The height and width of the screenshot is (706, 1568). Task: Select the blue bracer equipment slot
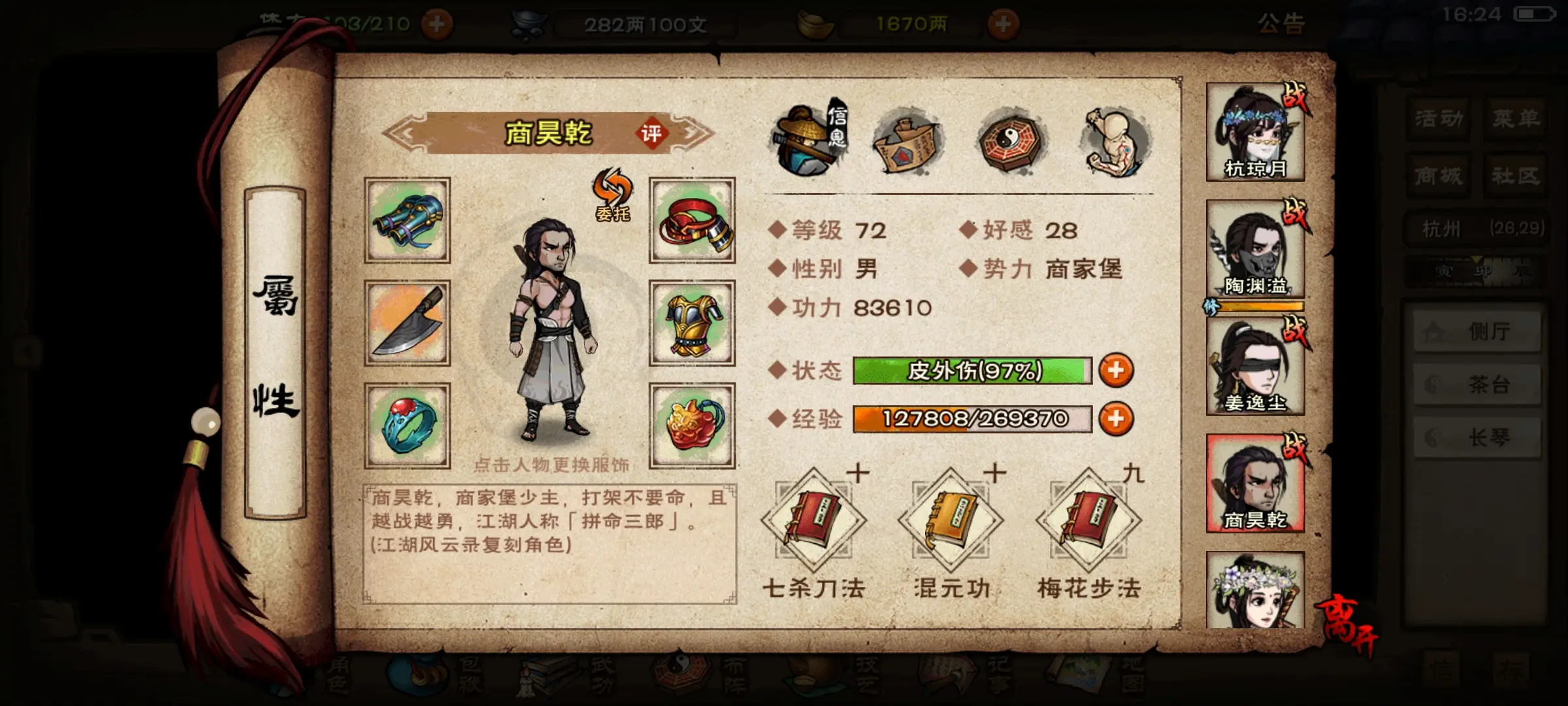coord(407,220)
